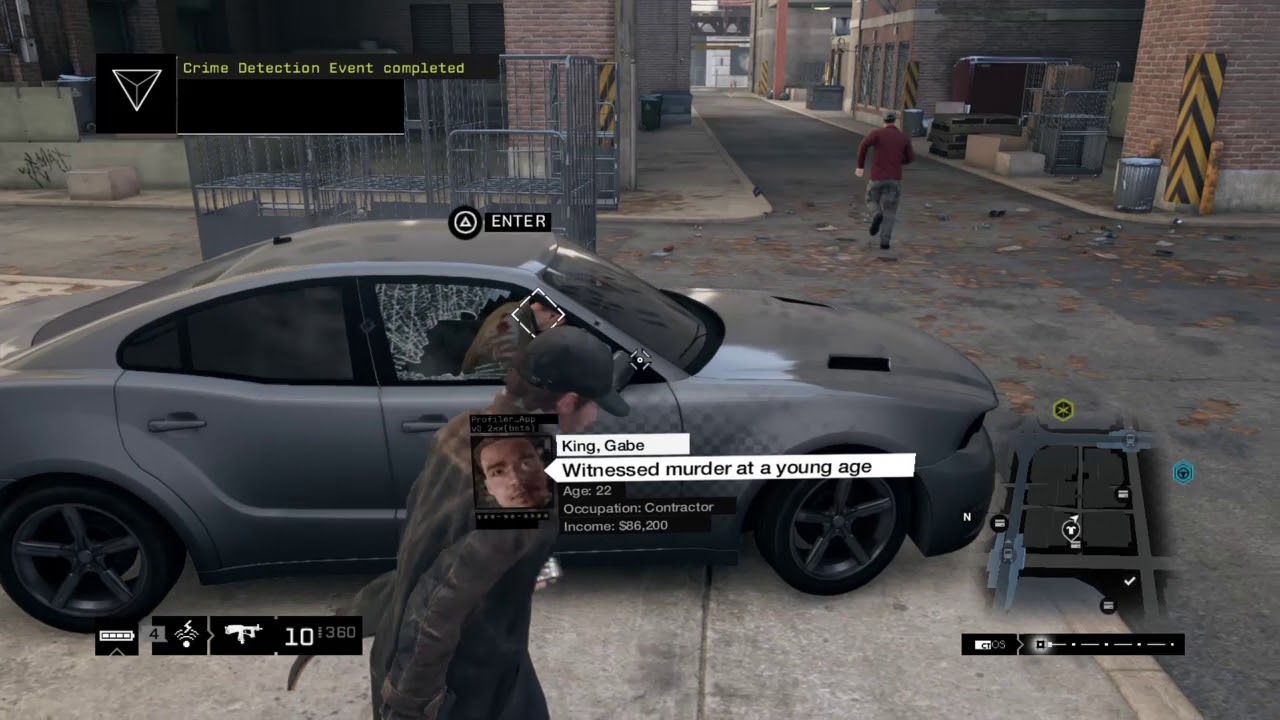Open the Crime Detection Event notification
The height and width of the screenshot is (720, 1280).
pyautogui.click(x=323, y=69)
